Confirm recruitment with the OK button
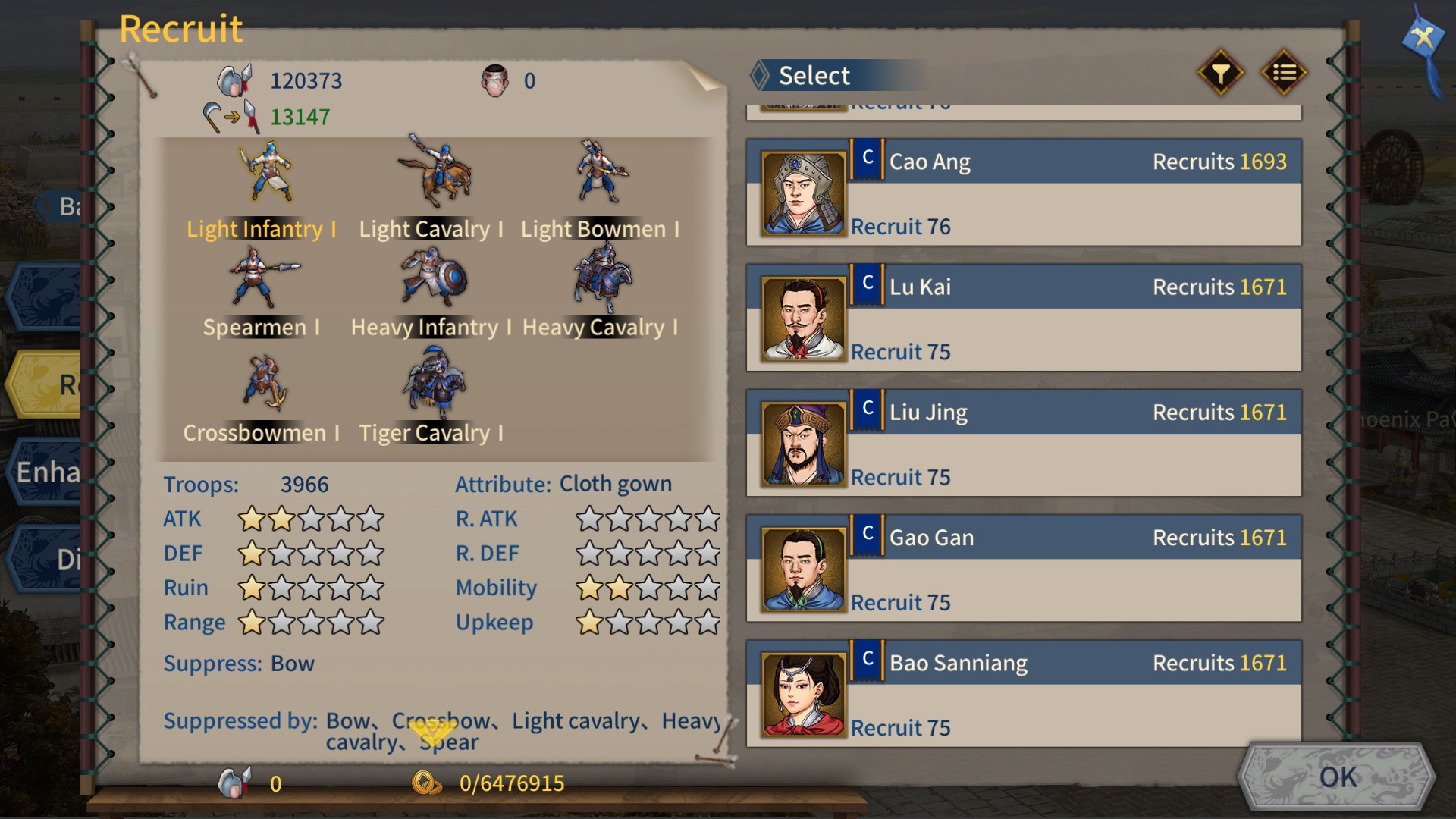1456x819 pixels. (x=1337, y=777)
